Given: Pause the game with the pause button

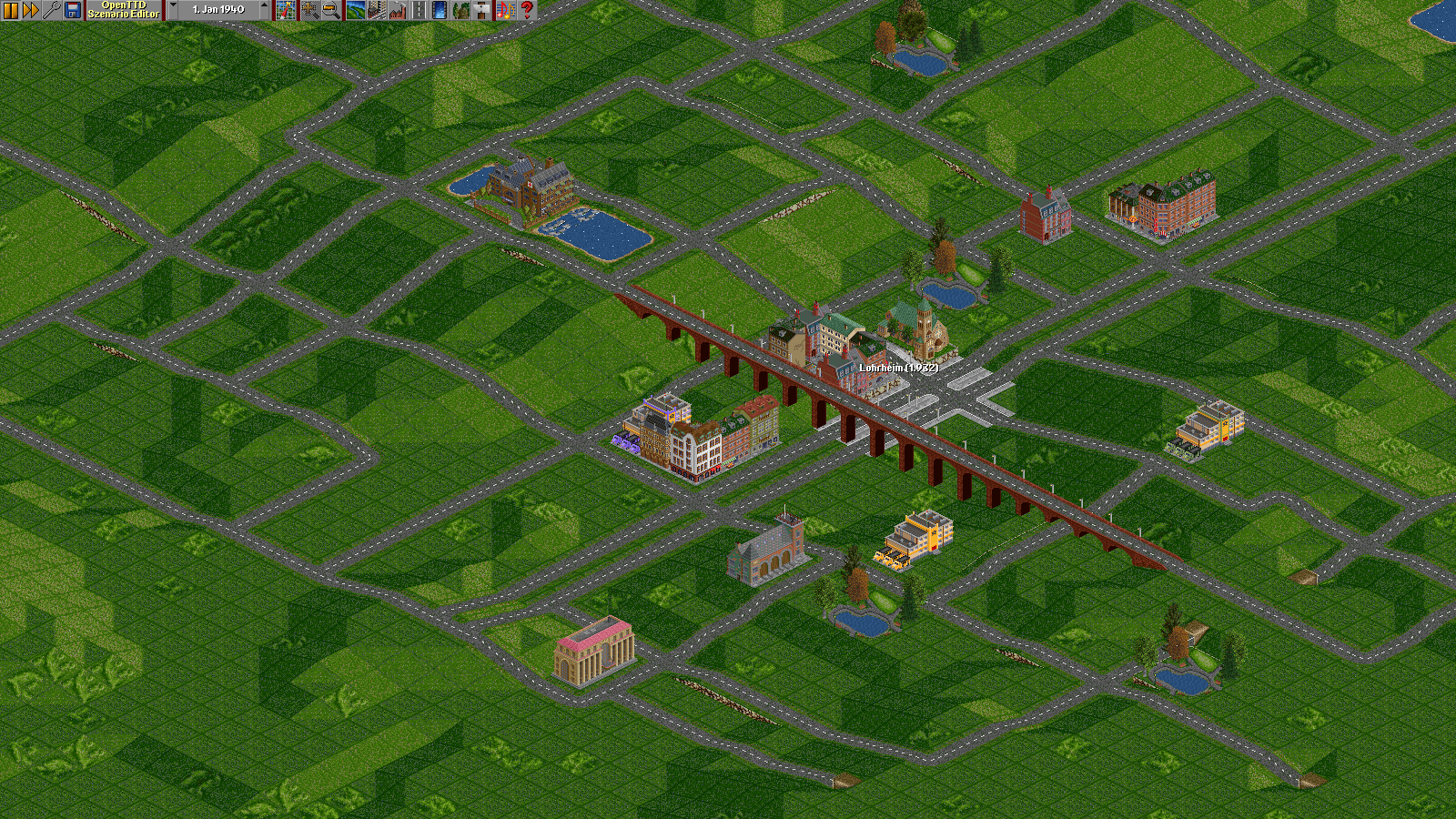Looking at the screenshot, I should (x=10, y=10).
